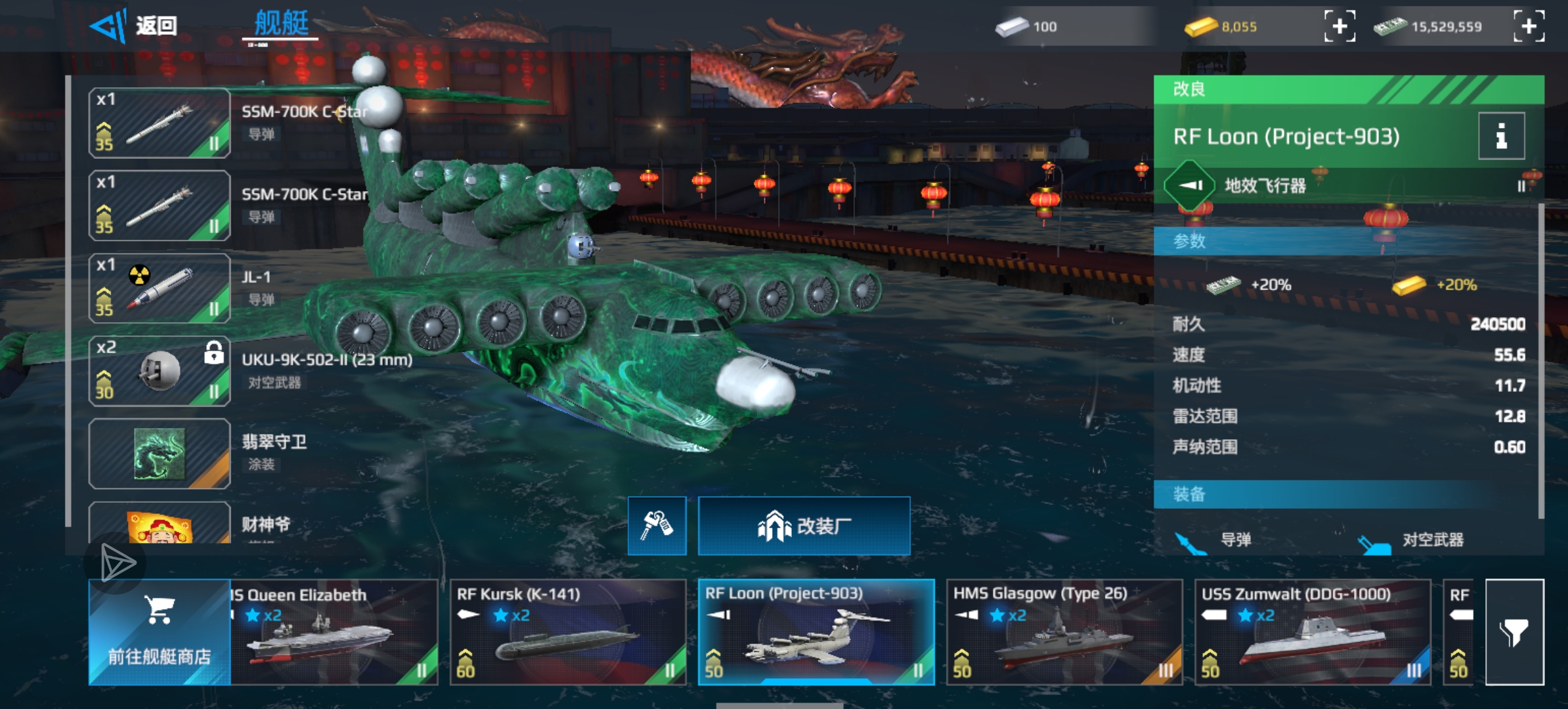Choose the 翡翠守卫 camouflage slot
This screenshot has width=1568, height=709.
pos(160,454)
